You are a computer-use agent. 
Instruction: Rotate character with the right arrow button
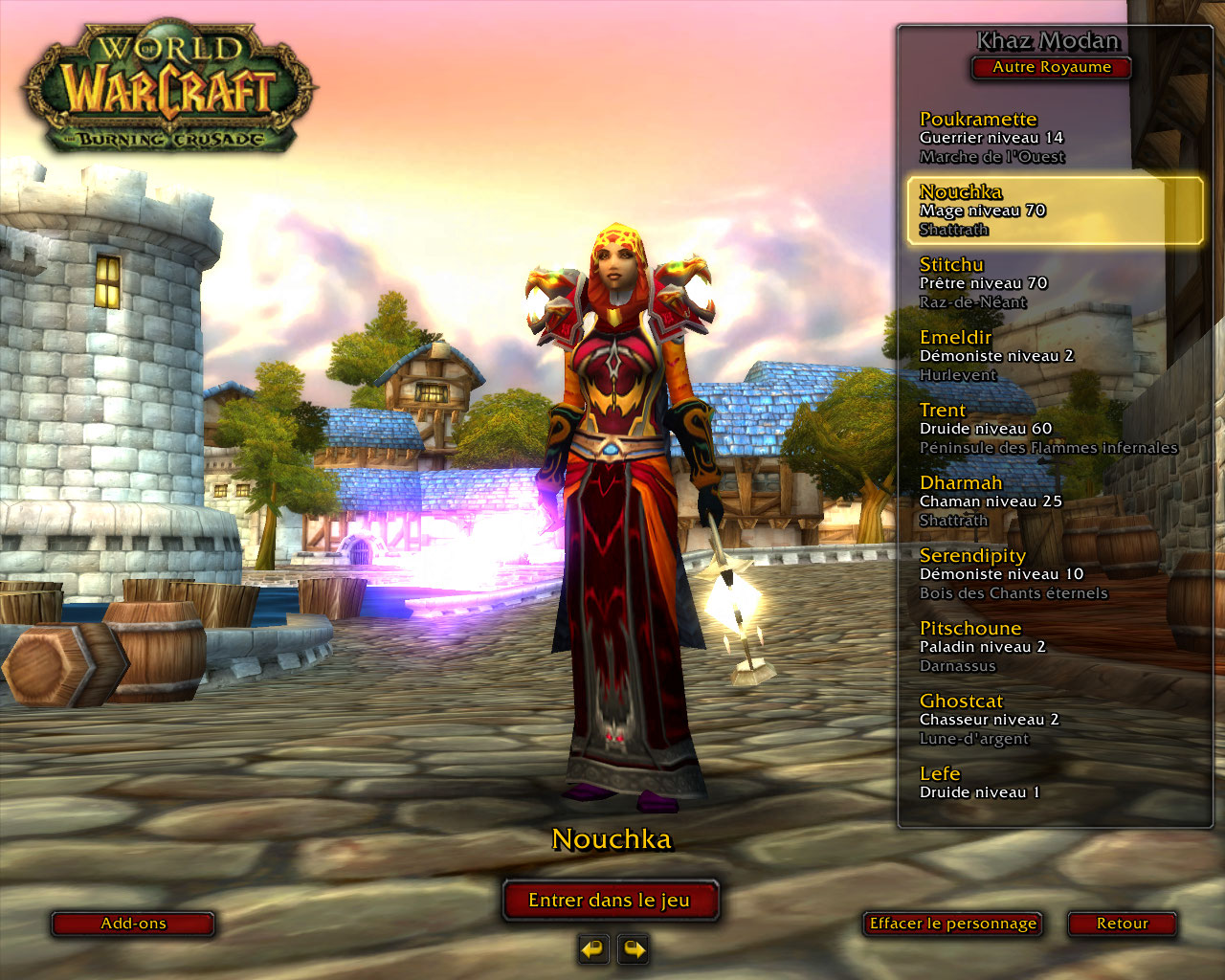pos(634,949)
